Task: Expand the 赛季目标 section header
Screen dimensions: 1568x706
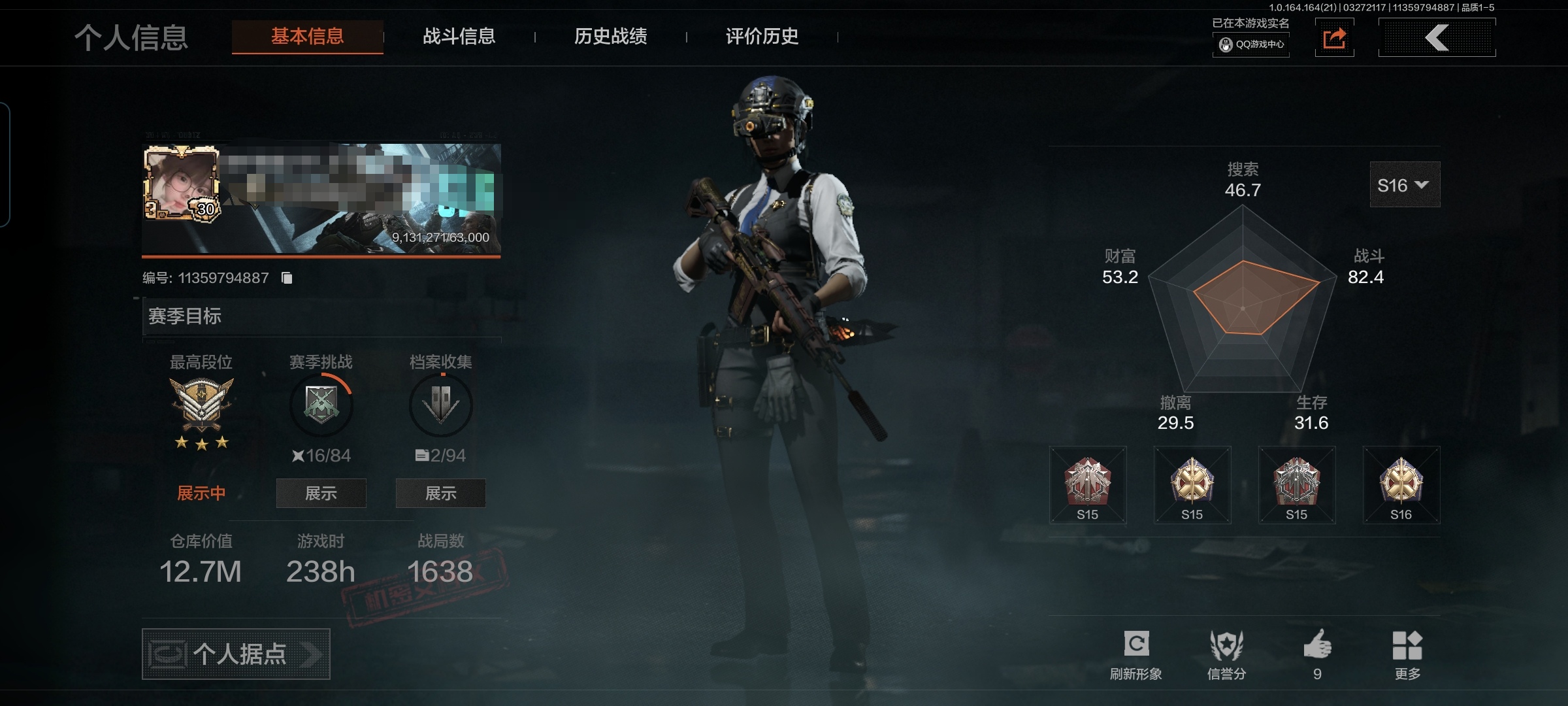Action: coord(321,316)
